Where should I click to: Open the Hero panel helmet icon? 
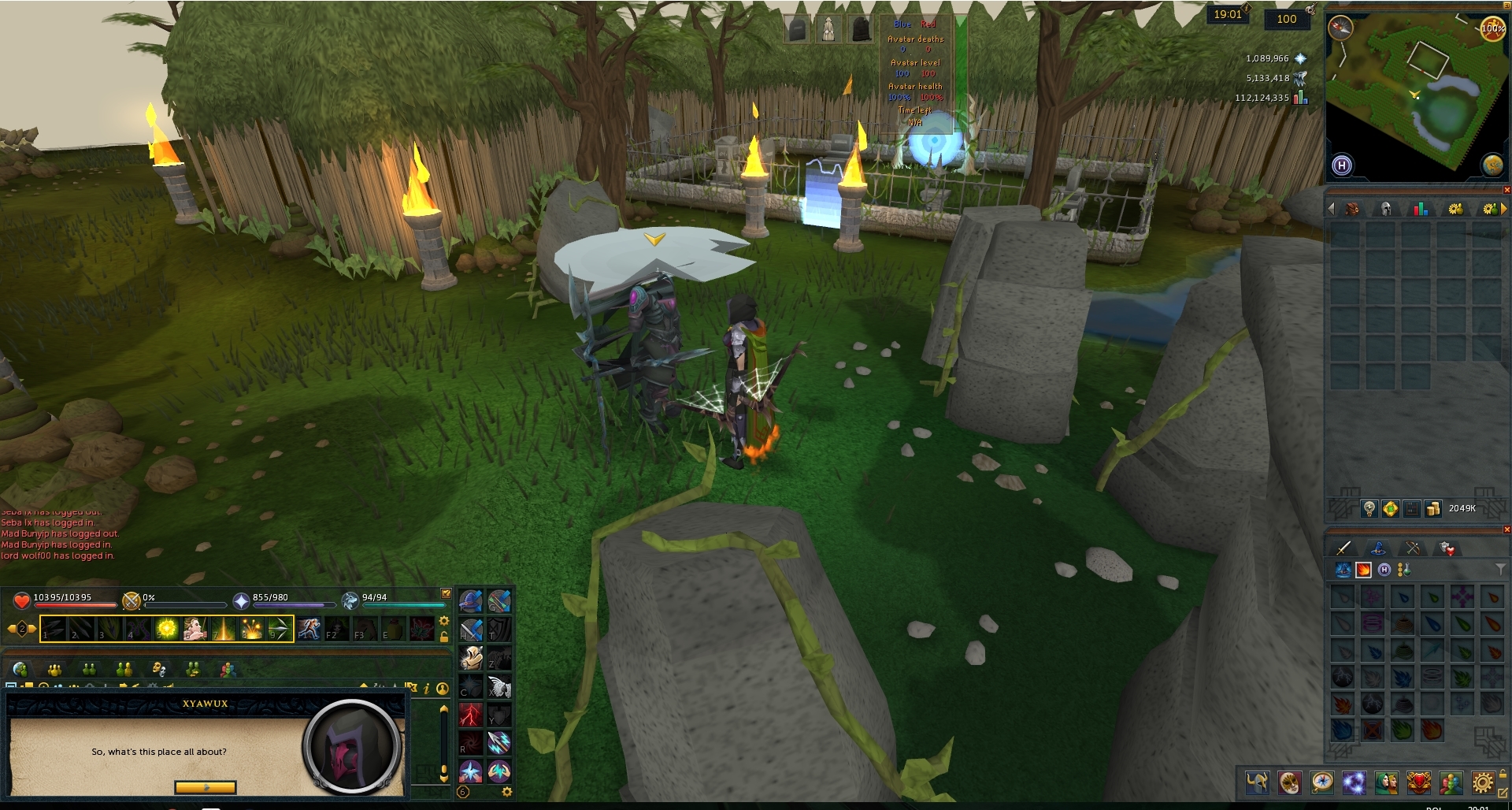(x=1257, y=783)
